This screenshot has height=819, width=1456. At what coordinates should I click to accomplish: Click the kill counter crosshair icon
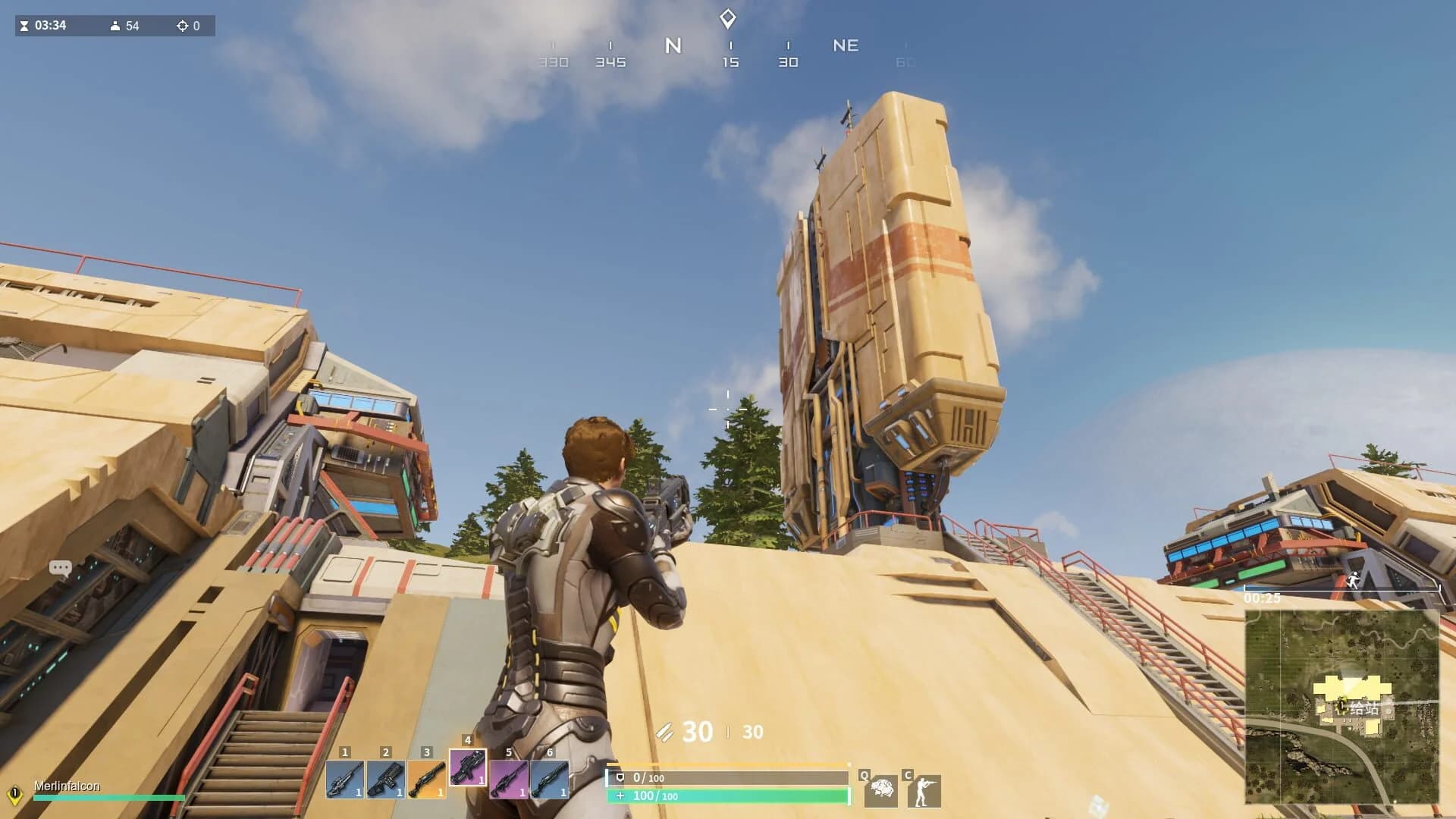(180, 26)
